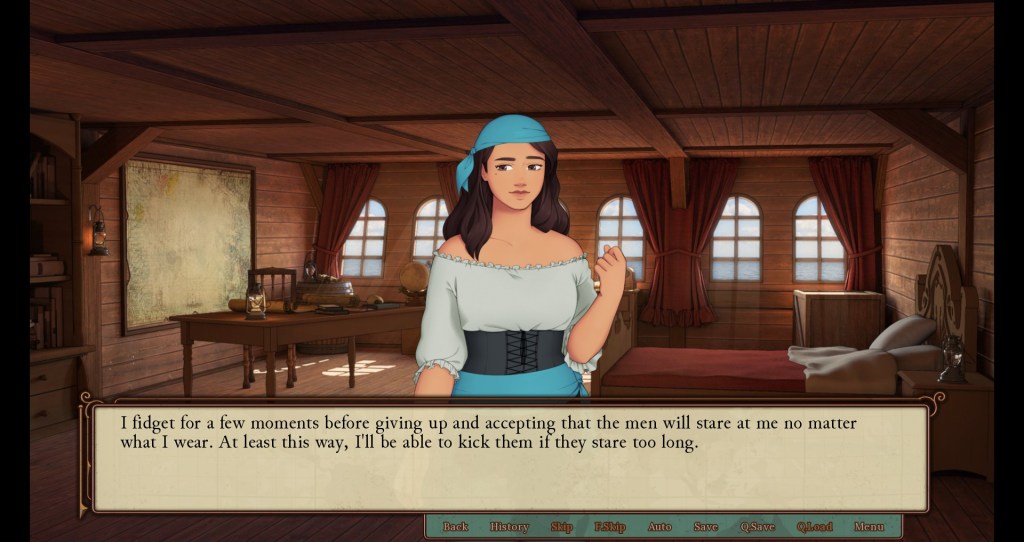The width and height of the screenshot is (1024, 542).
Task: Go back to the previous dialogue line
Action: [455, 527]
